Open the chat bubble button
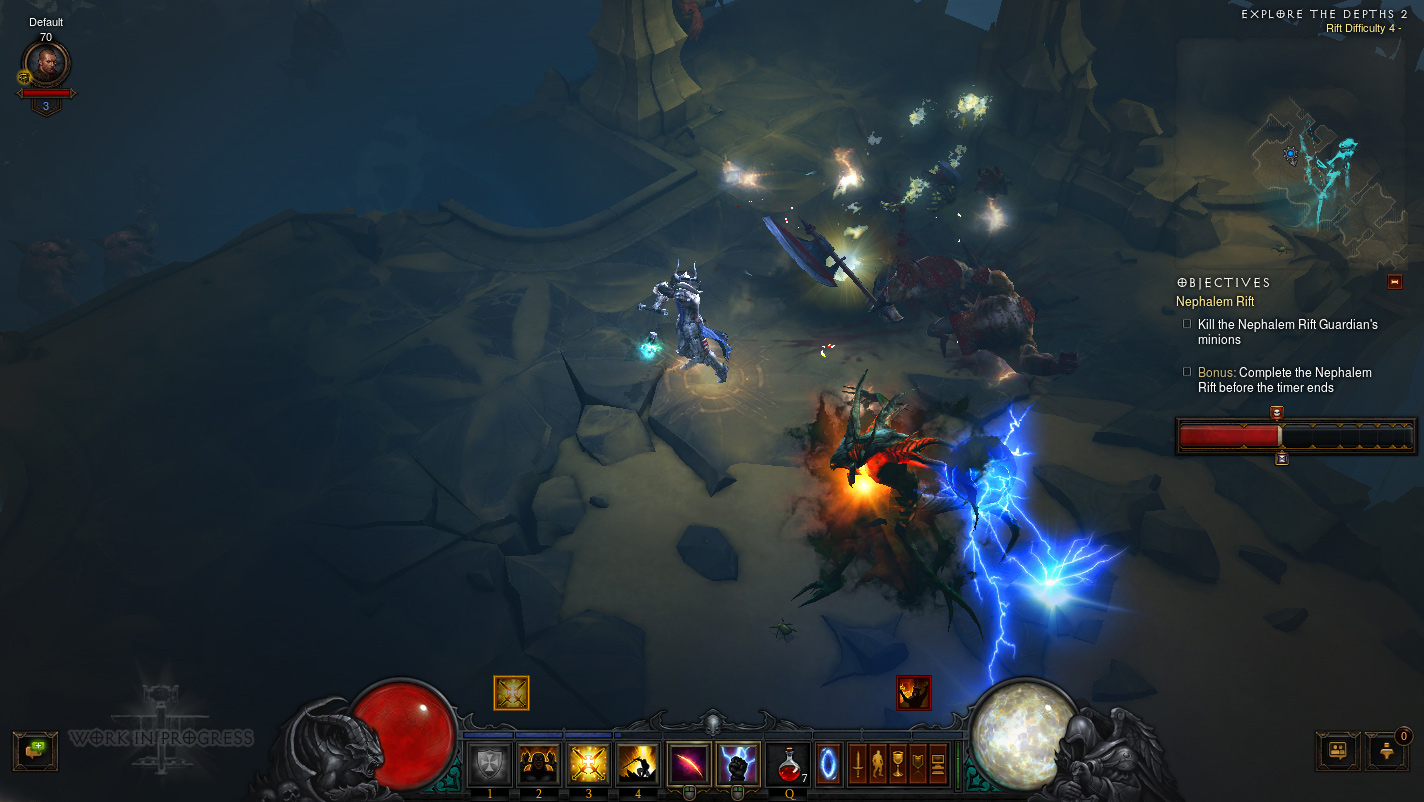The height and width of the screenshot is (802, 1424). [x=35, y=750]
